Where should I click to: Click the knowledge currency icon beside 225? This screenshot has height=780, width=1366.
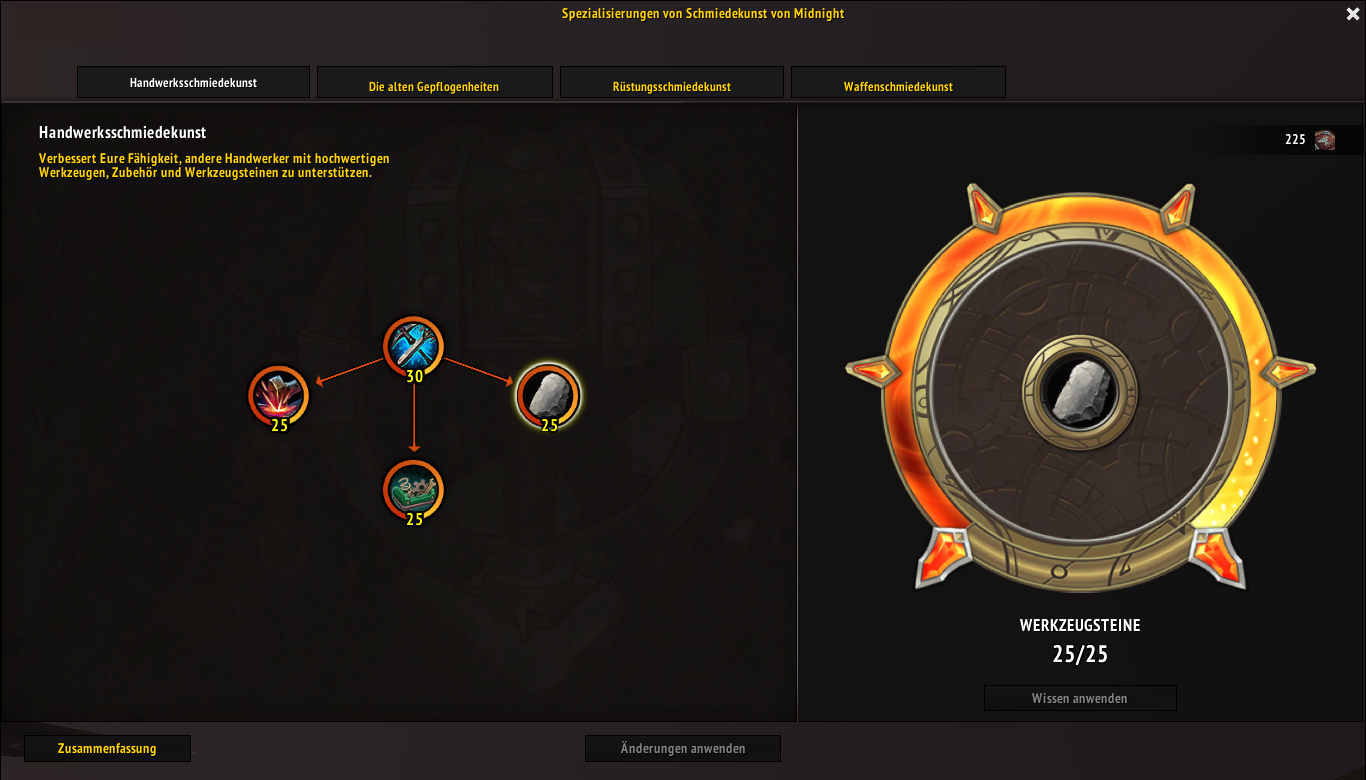tap(1325, 140)
